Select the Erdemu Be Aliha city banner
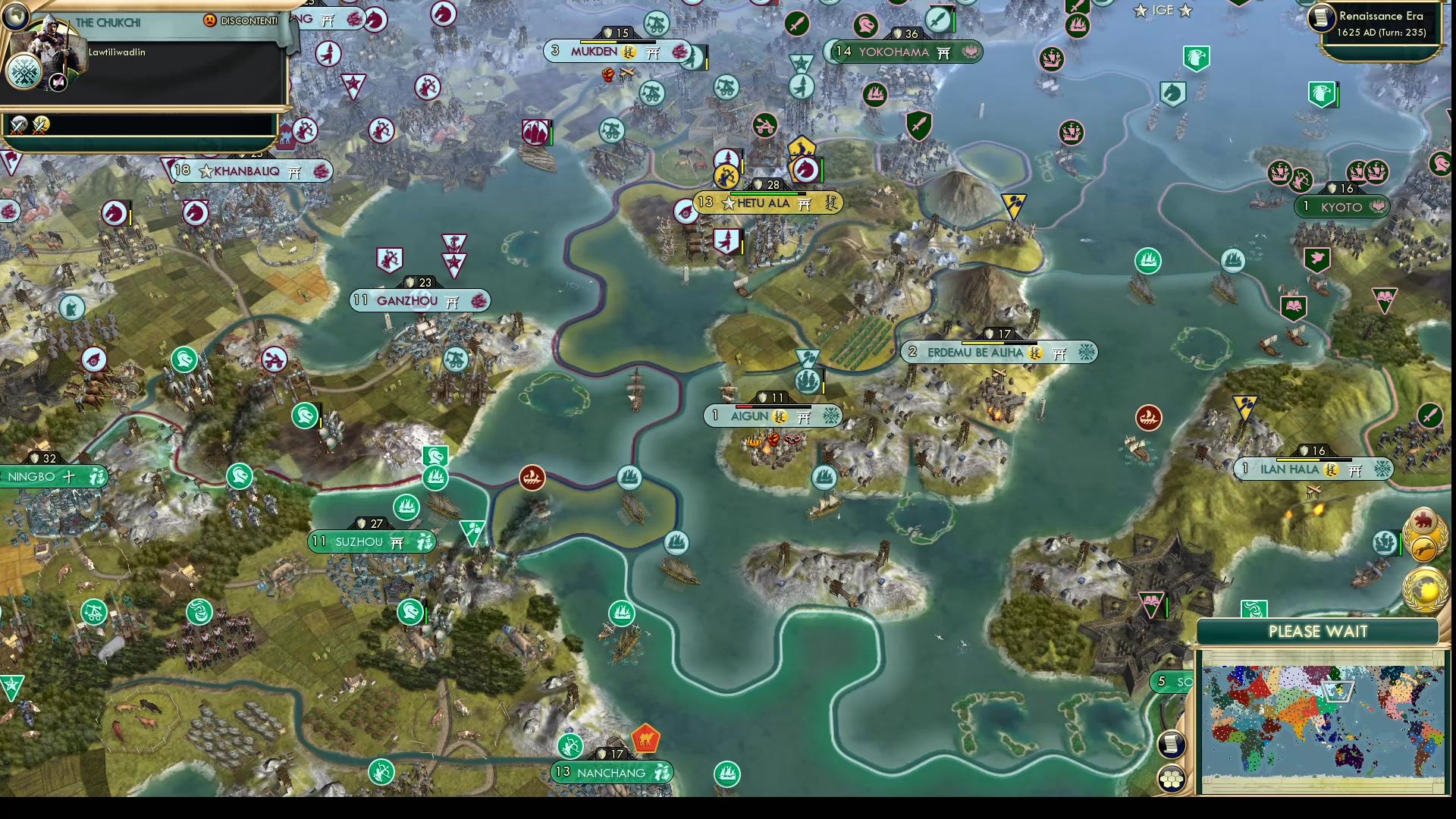The height and width of the screenshot is (819, 1456). (x=986, y=352)
